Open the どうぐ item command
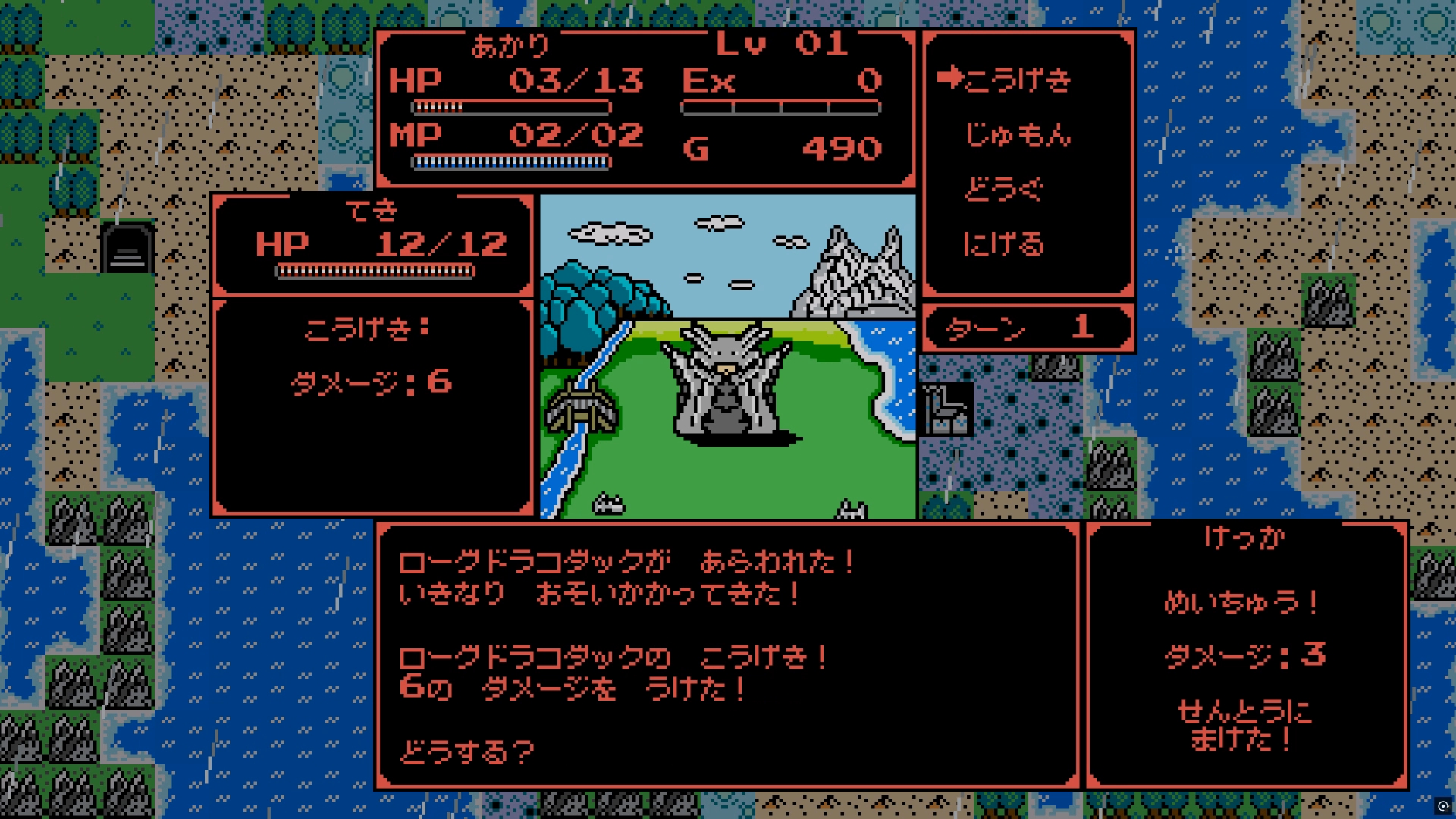This screenshot has height=819, width=1456. [x=1003, y=189]
